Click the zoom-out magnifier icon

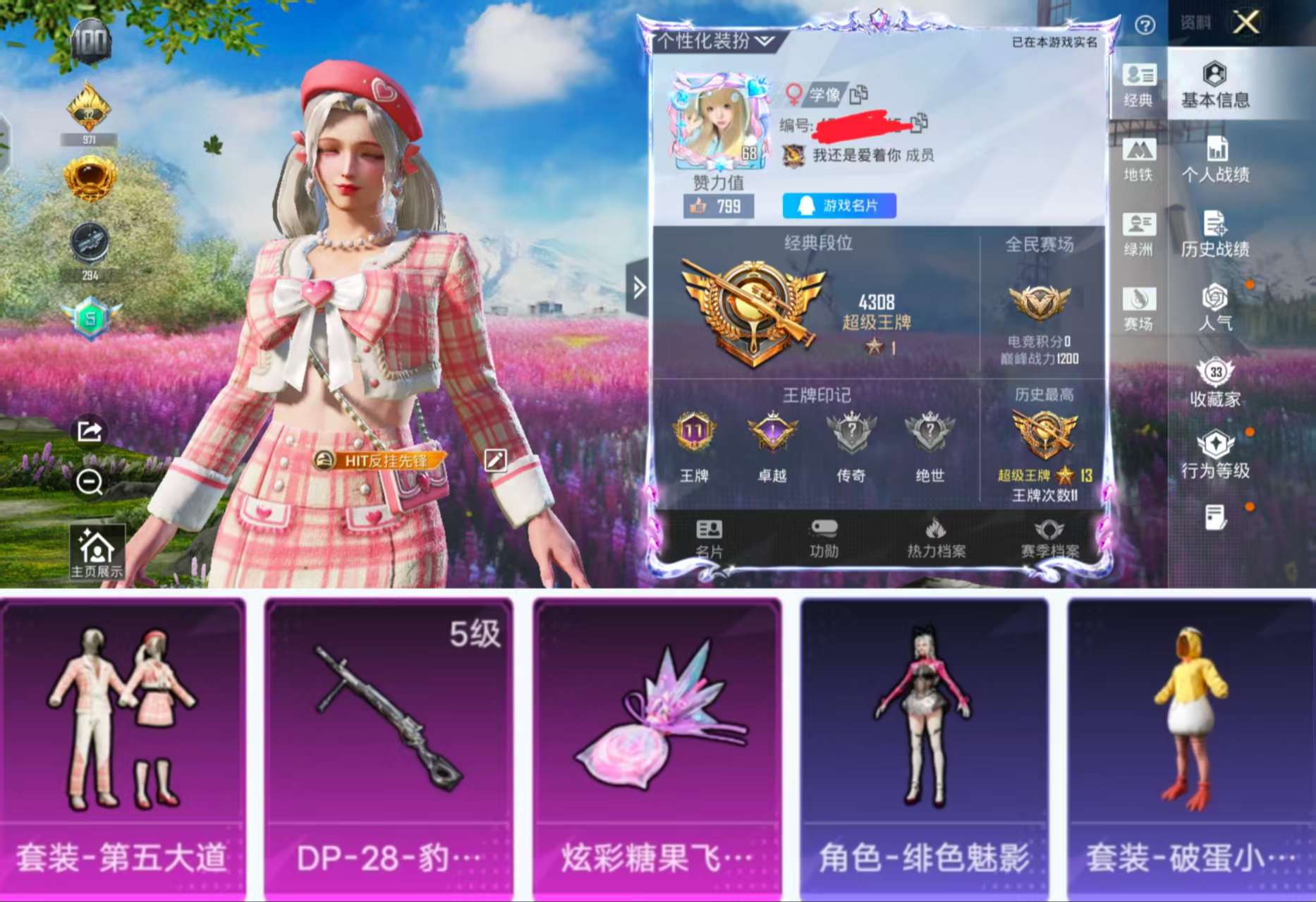(x=88, y=484)
